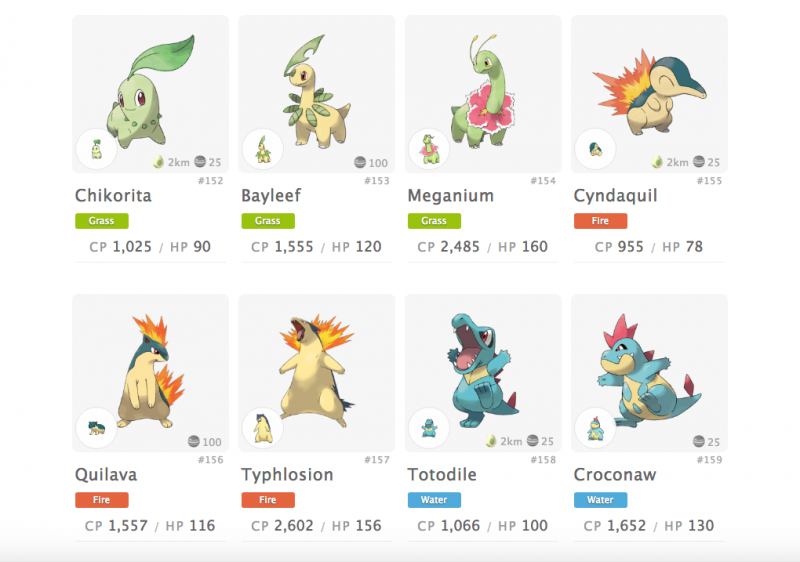
Task: Click the small round sprite icon on Typhlosion's card
Action: [x=263, y=428]
